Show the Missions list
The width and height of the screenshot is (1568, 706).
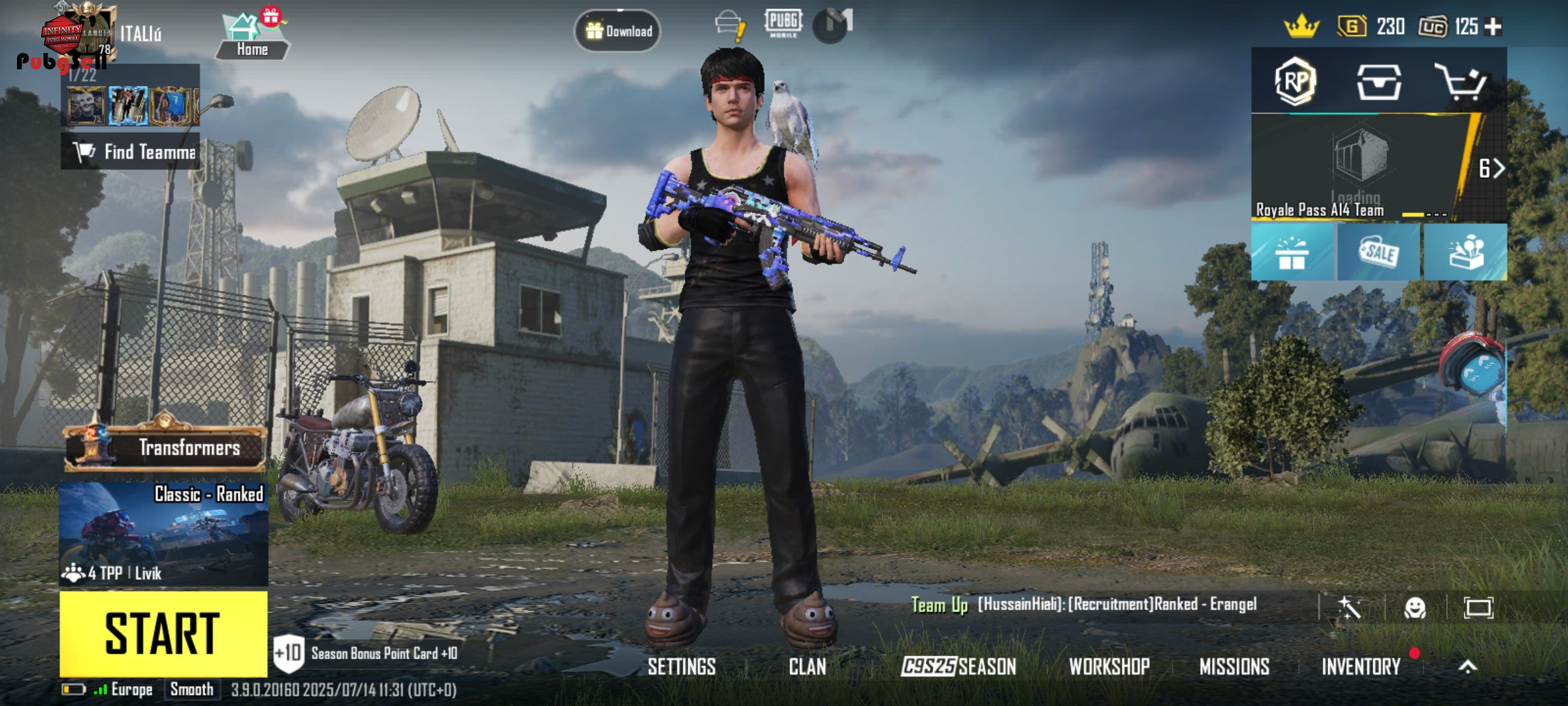point(1234,667)
